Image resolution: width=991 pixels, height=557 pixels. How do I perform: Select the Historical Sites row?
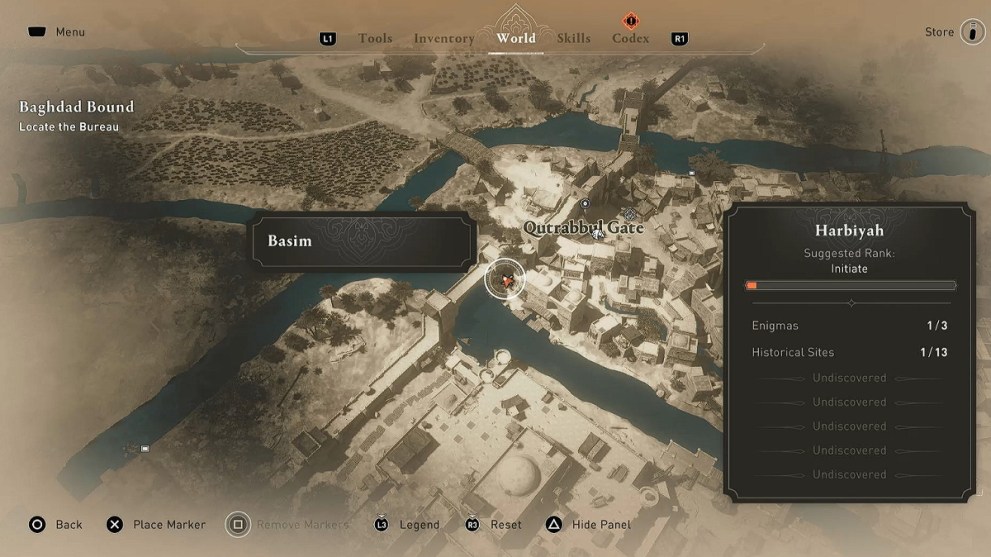pos(850,352)
